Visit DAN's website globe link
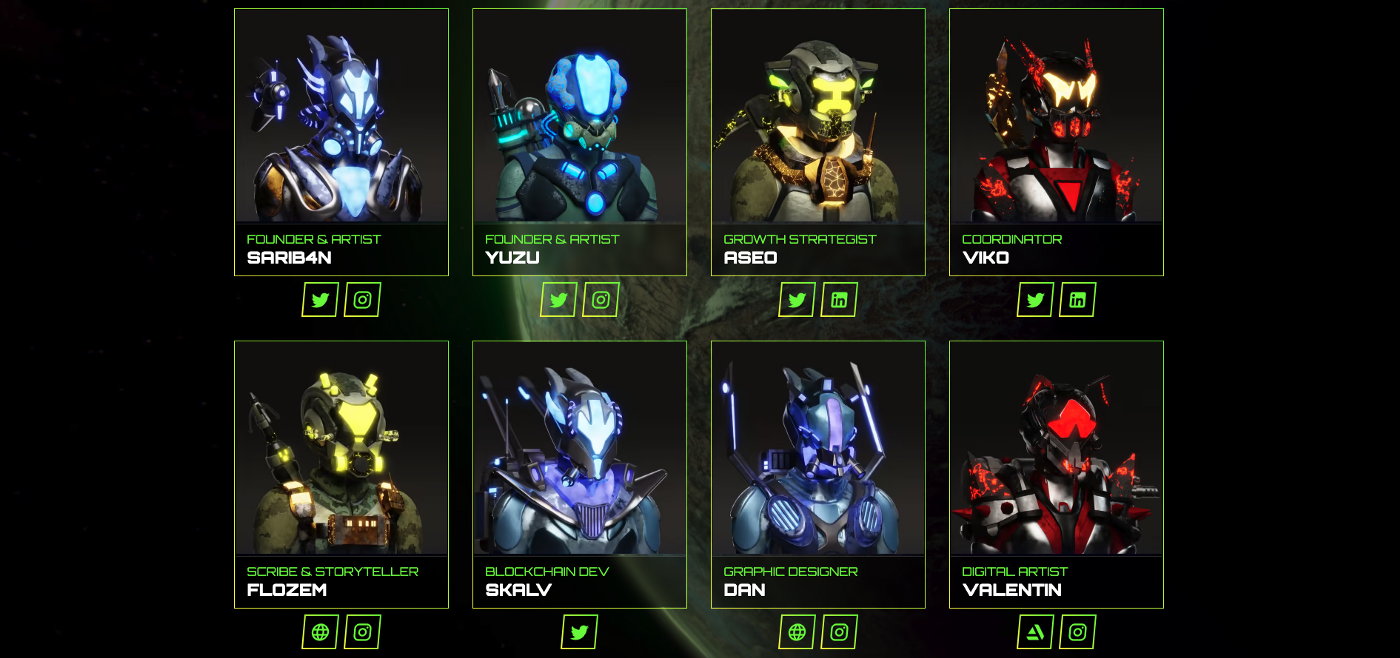Image resolution: width=1400 pixels, height=658 pixels. (x=797, y=632)
